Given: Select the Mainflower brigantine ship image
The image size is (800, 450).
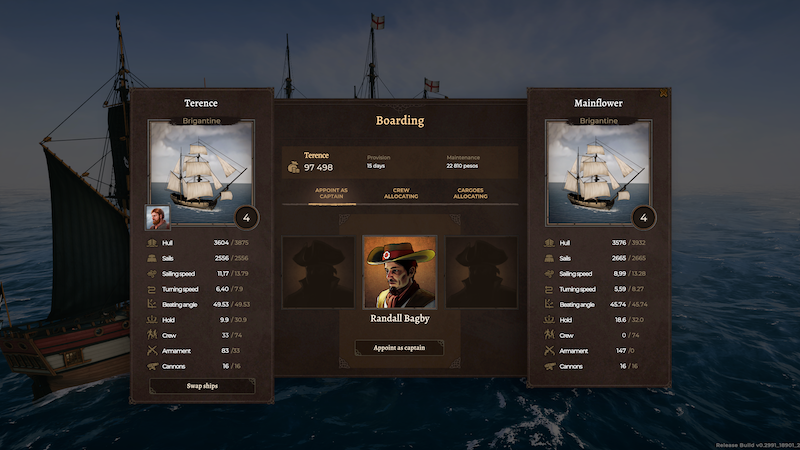Looking at the screenshot, I should (600, 172).
